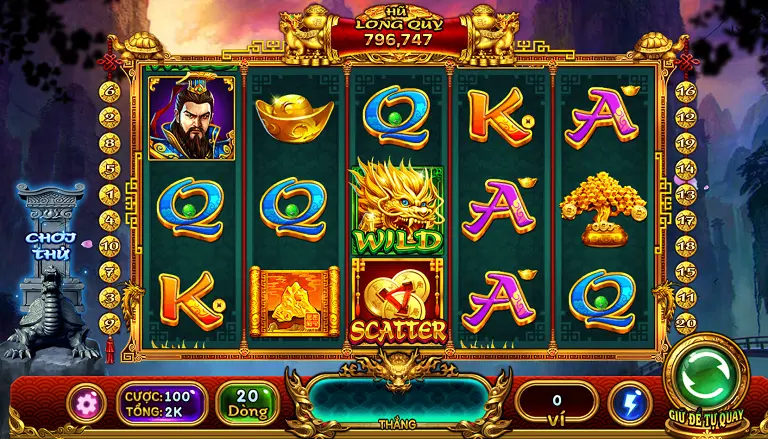The height and width of the screenshot is (439, 768).
Task: Select payline number 6 coin
Action: pos(110,90)
